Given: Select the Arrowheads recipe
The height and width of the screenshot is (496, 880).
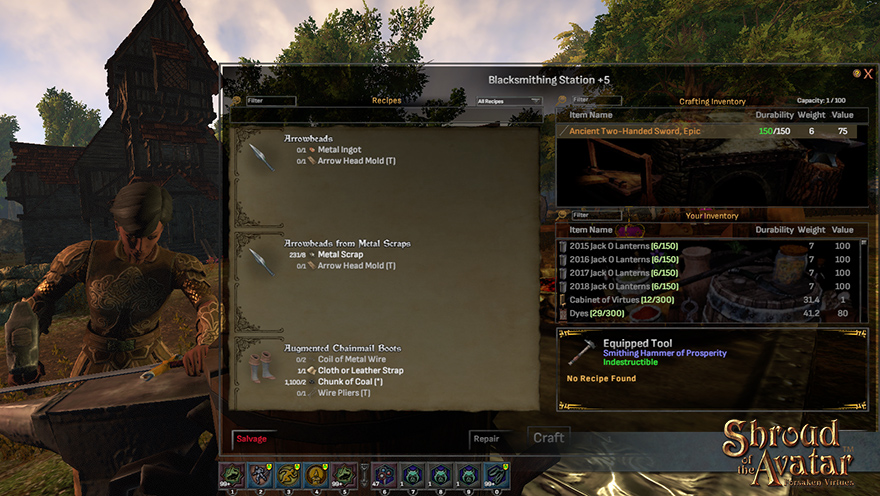Looking at the screenshot, I should click(310, 139).
